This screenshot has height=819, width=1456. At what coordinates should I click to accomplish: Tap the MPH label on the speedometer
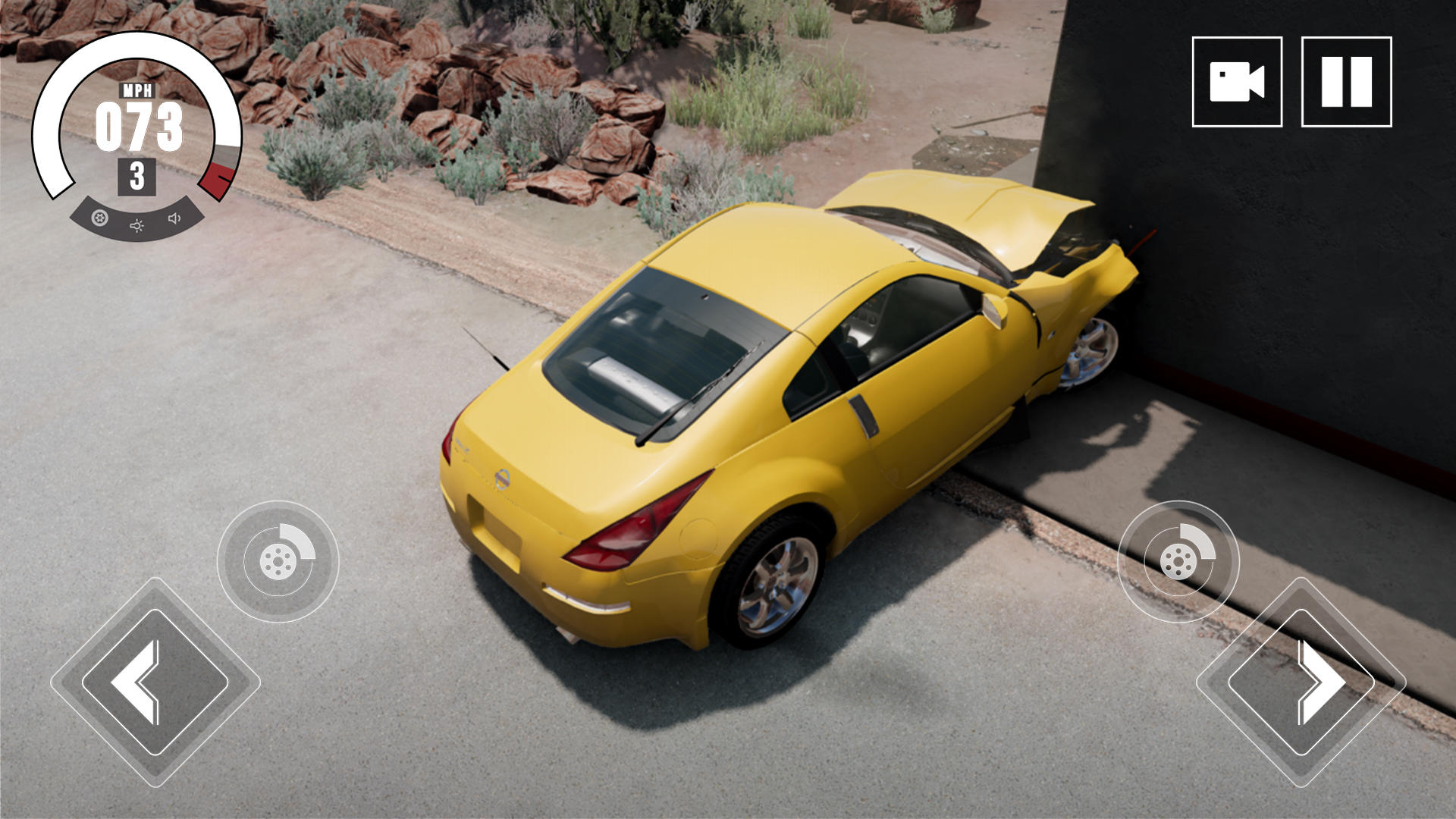(x=139, y=91)
